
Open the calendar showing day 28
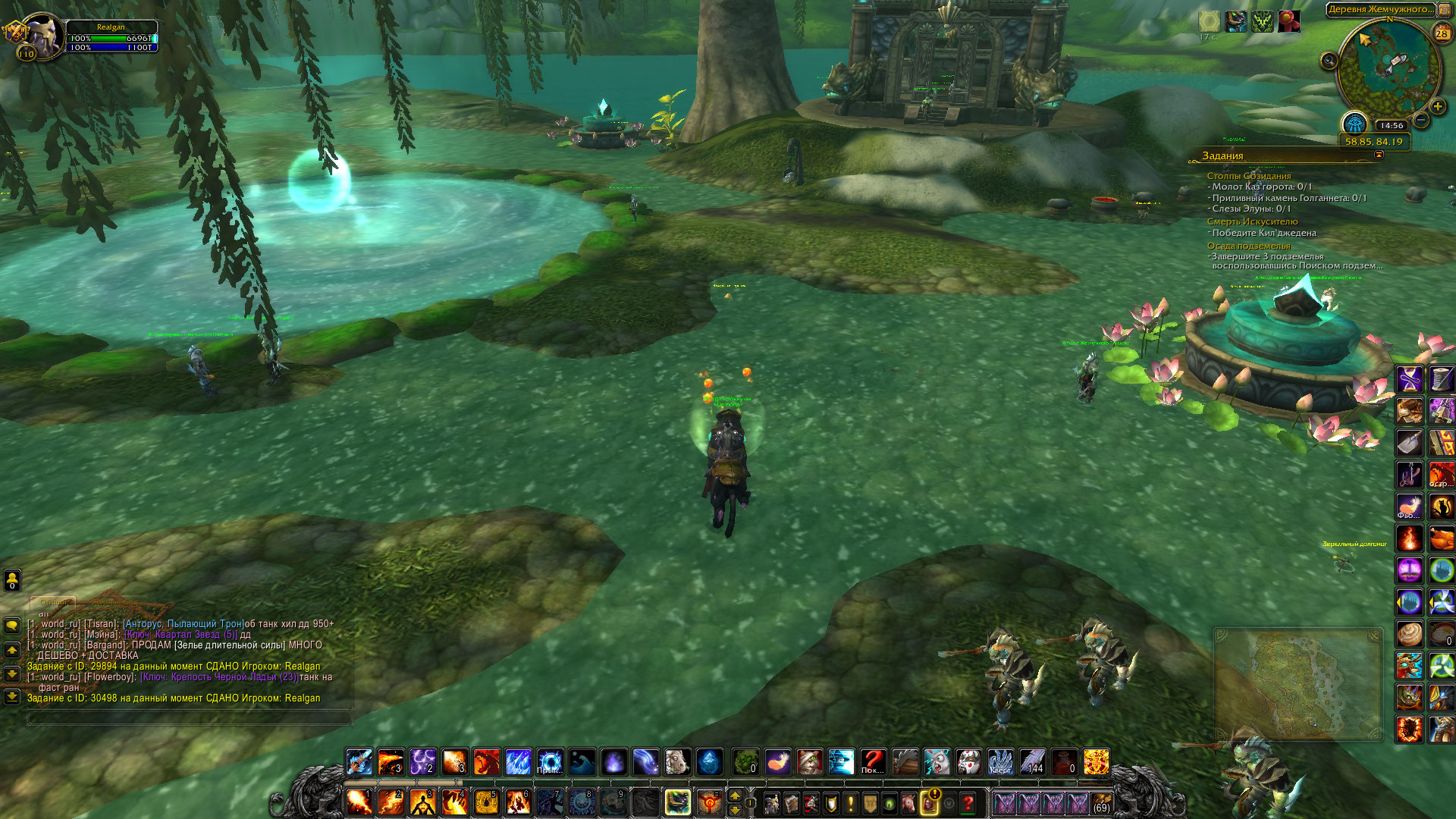point(1442,33)
